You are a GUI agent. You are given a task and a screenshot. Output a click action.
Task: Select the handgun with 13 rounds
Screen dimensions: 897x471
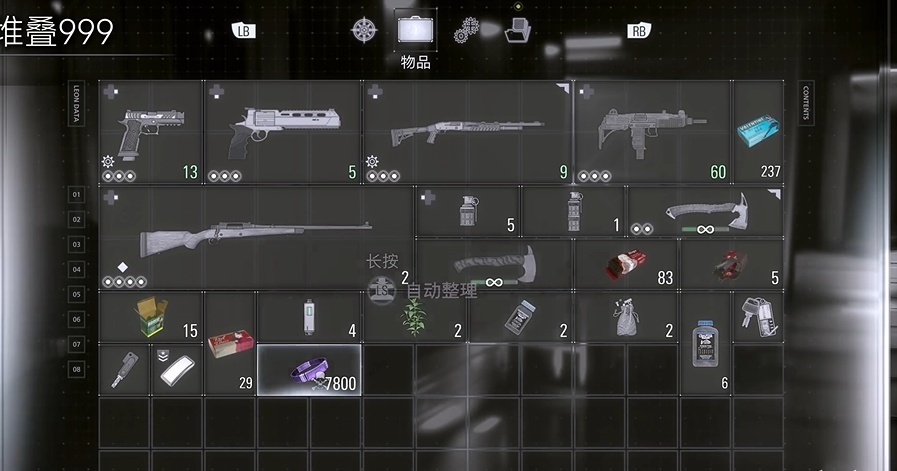point(151,133)
